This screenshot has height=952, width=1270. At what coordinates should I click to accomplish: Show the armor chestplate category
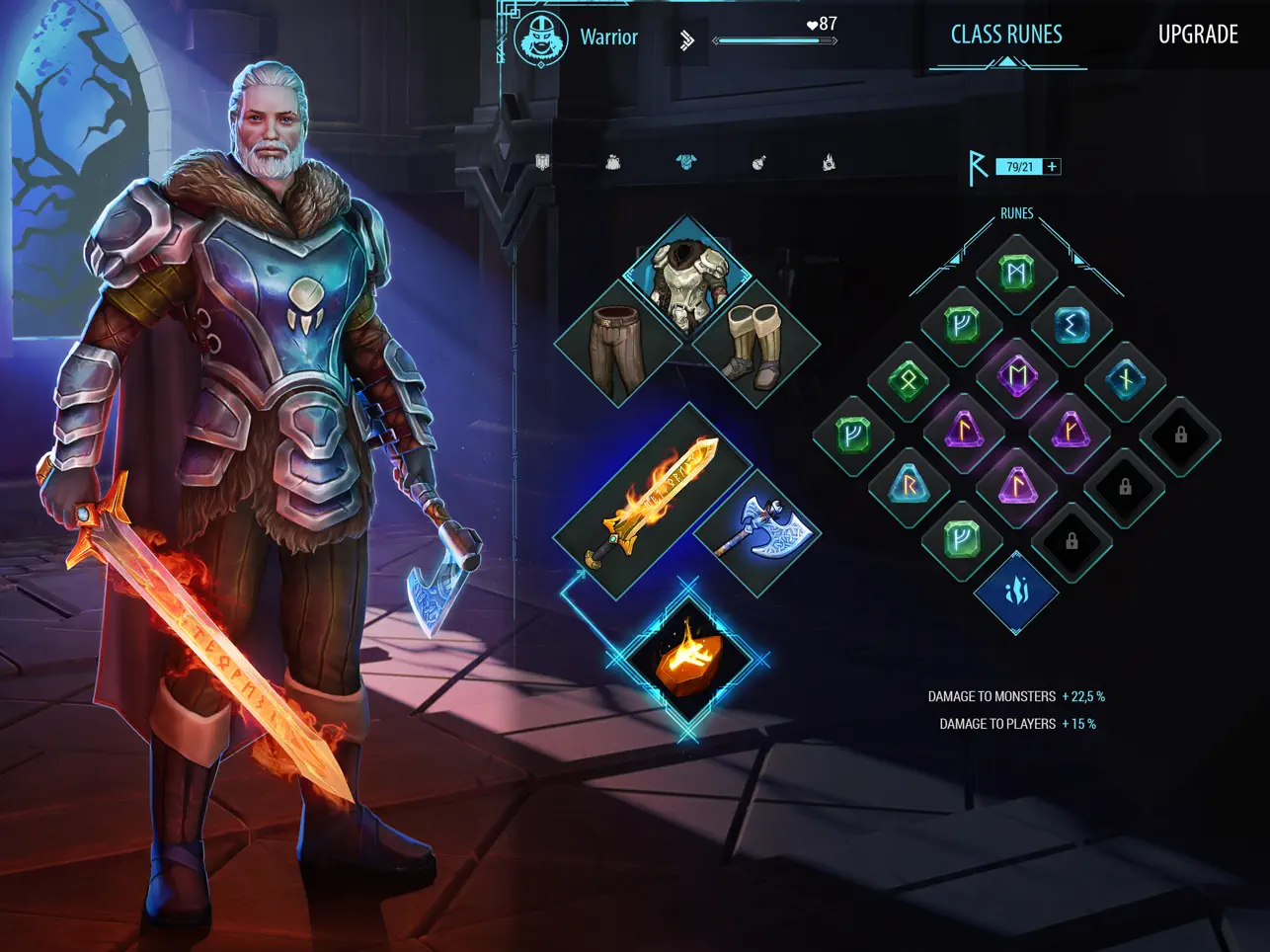[685, 163]
